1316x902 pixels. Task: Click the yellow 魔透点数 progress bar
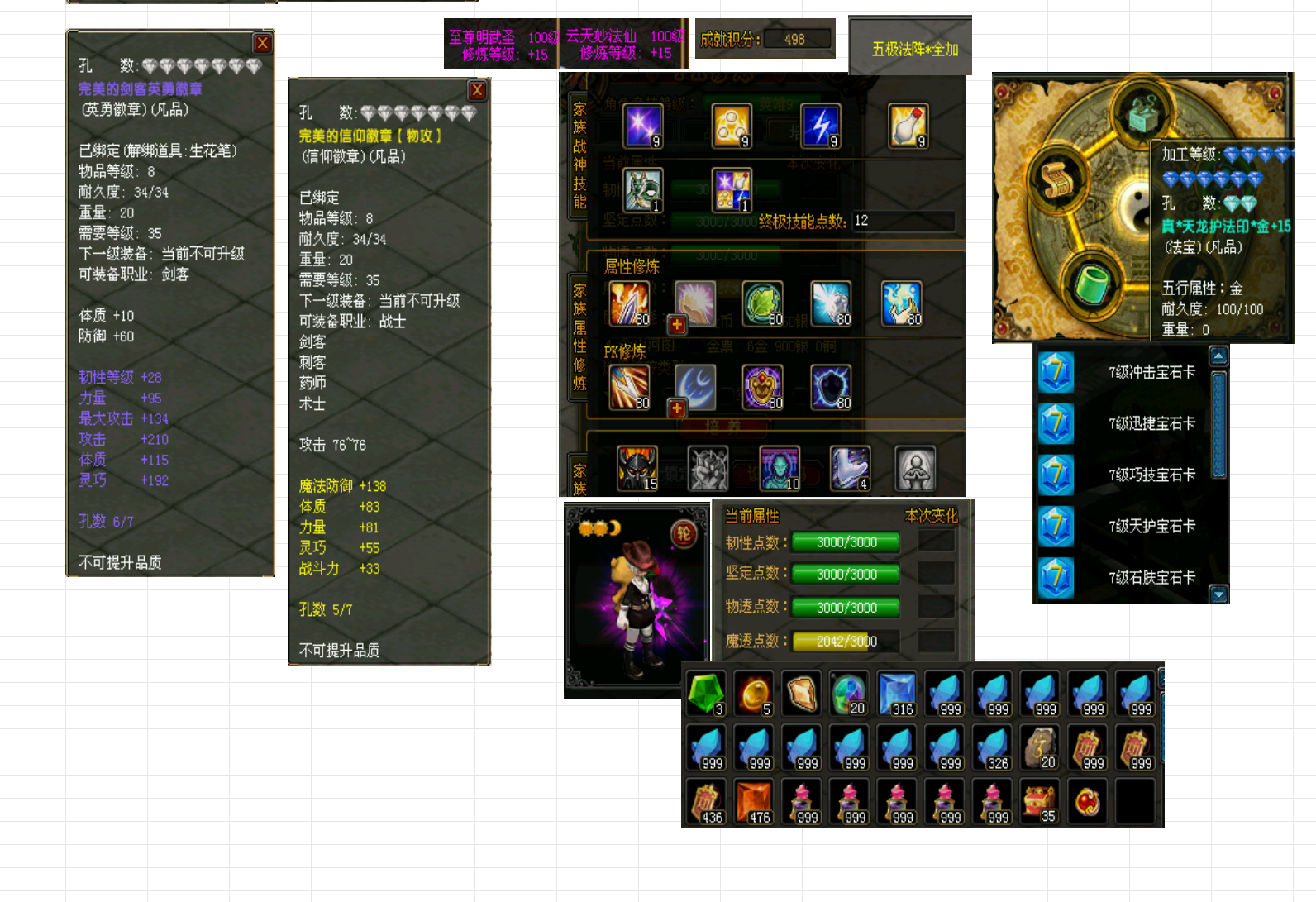point(845,641)
